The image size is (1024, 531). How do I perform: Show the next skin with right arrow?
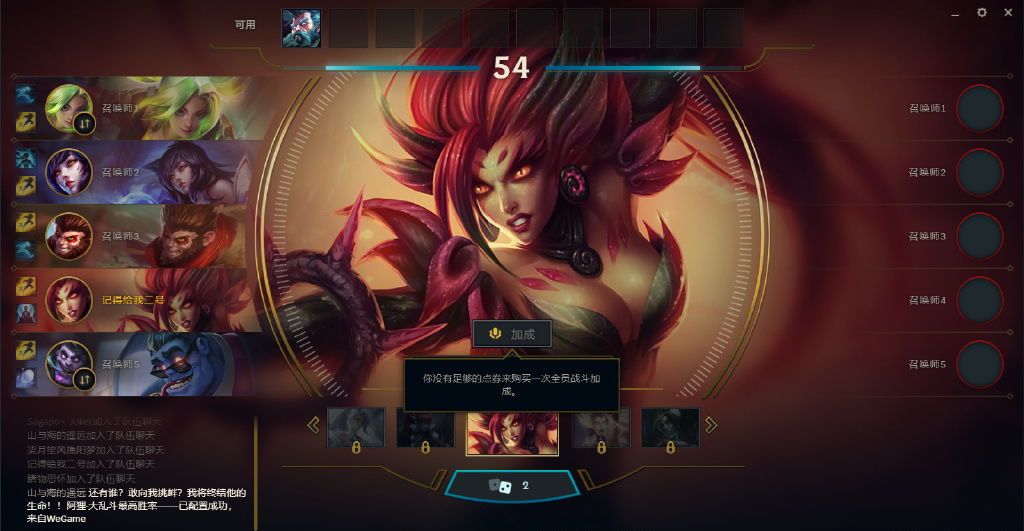[x=711, y=425]
